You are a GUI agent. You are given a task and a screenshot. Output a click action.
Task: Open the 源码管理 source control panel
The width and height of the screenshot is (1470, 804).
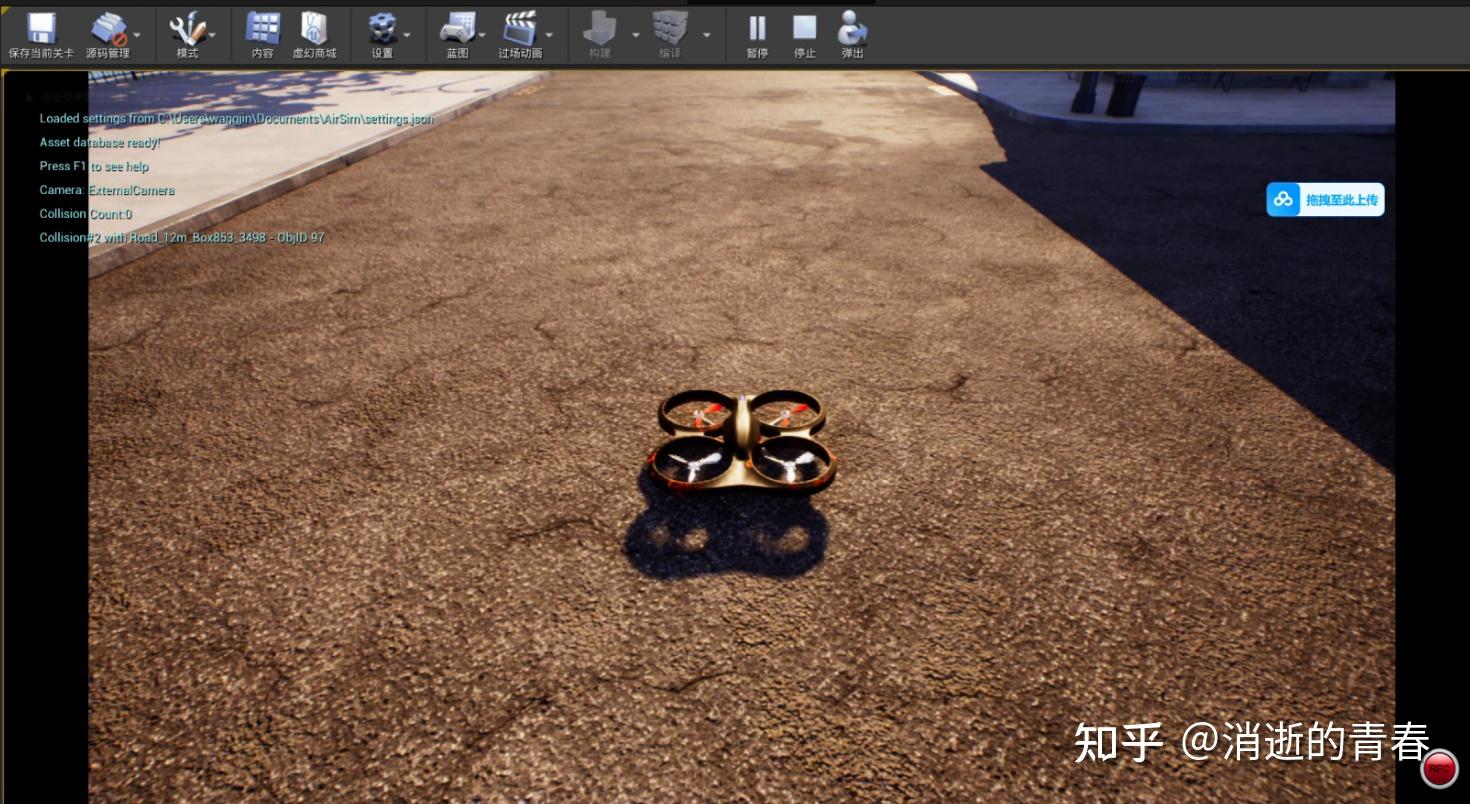point(108,27)
